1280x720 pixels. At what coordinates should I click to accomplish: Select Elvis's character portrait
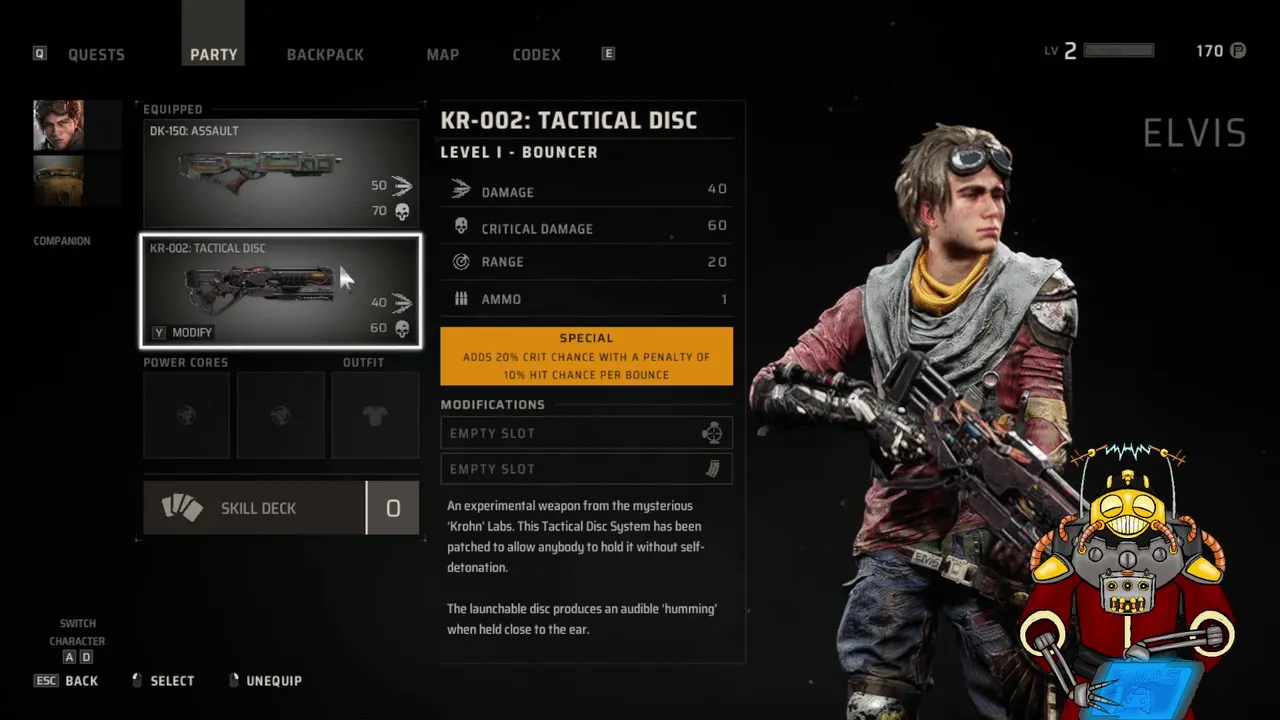[58, 125]
